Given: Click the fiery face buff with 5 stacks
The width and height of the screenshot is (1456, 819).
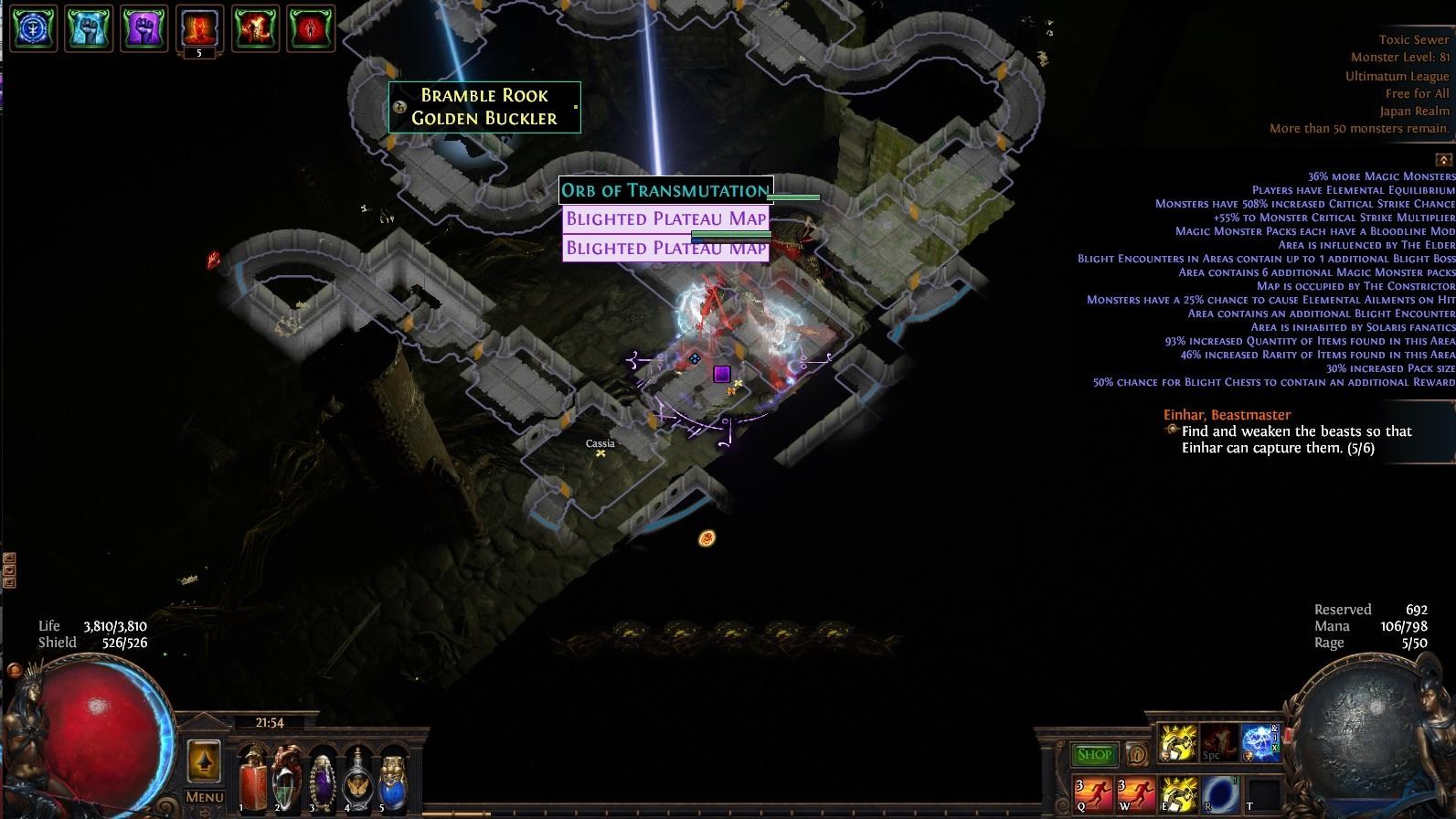Looking at the screenshot, I should [x=199, y=28].
